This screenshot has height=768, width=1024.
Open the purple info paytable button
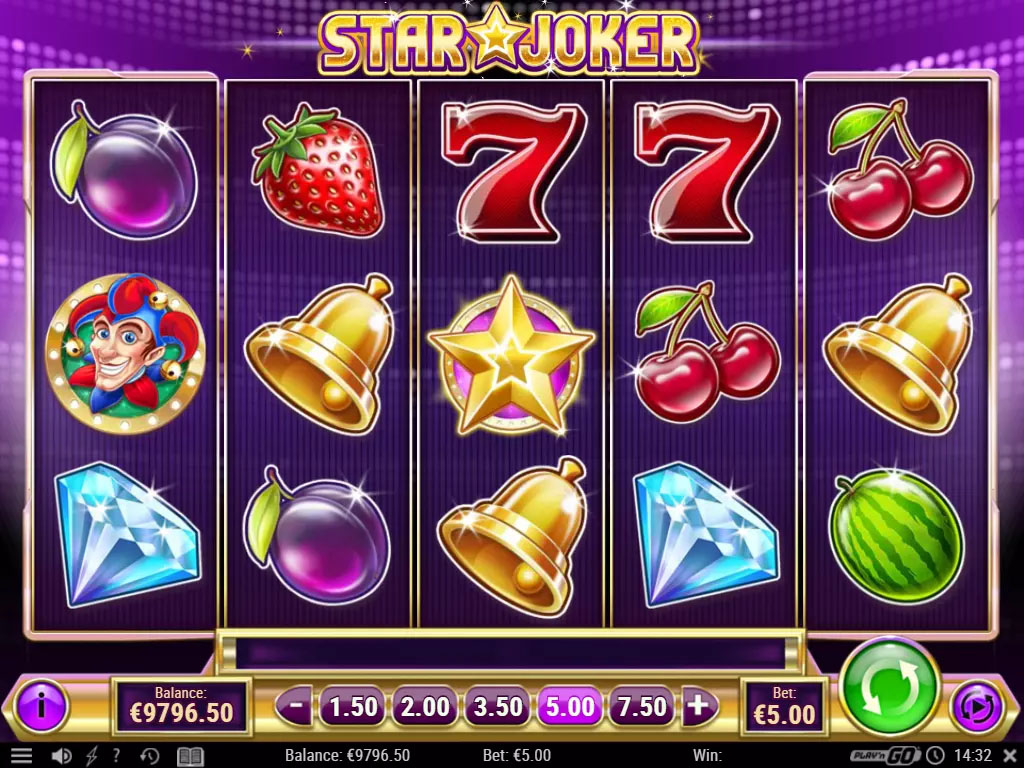click(40, 705)
